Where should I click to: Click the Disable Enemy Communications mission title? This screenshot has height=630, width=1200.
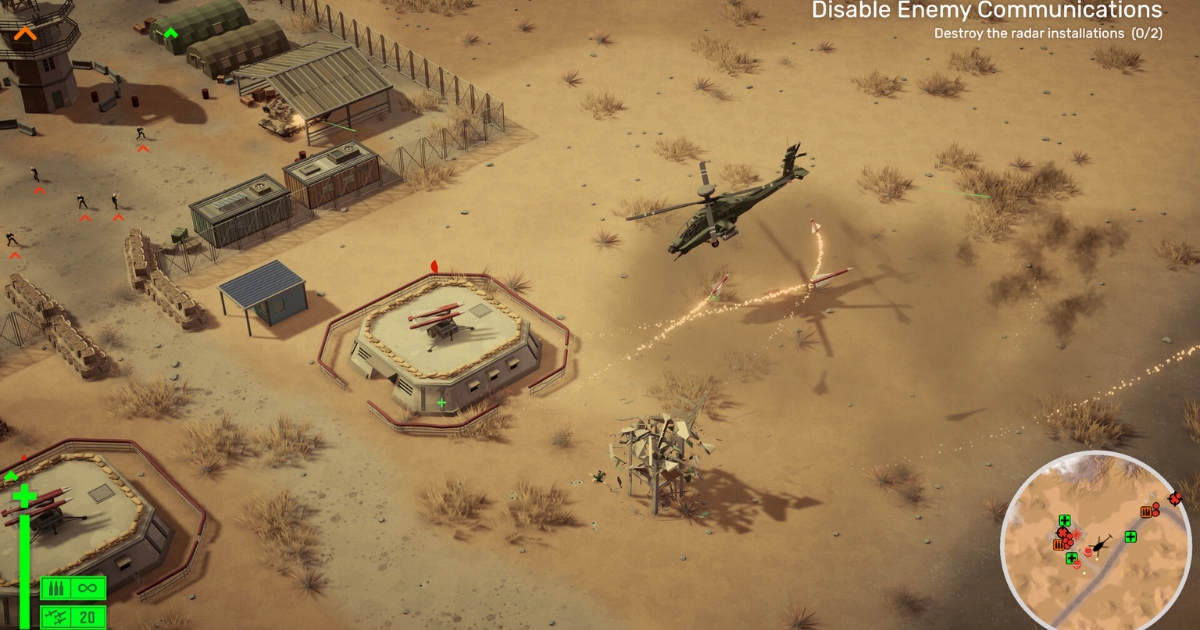click(986, 11)
